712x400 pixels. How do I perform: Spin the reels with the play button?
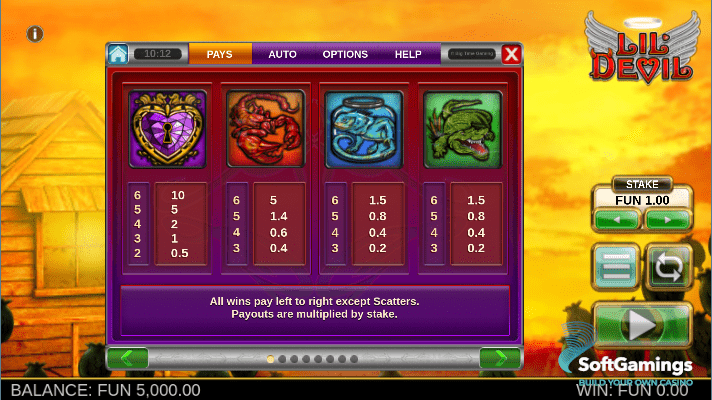tap(642, 324)
